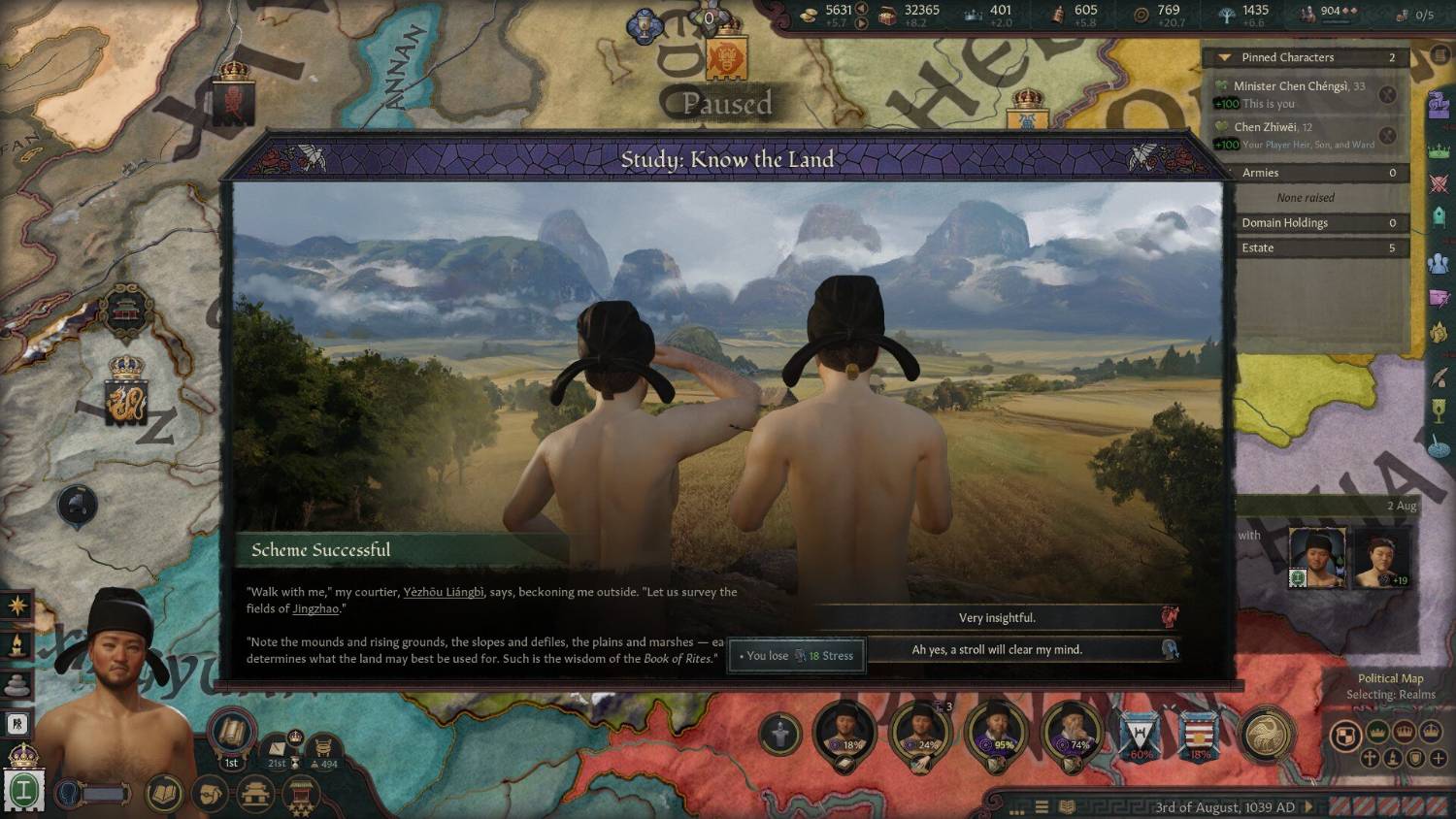The height and width of the screenshot is (819, 1456).
Task: Collapse the Pinned Characters list
Action: click(x=1225, y=58)
